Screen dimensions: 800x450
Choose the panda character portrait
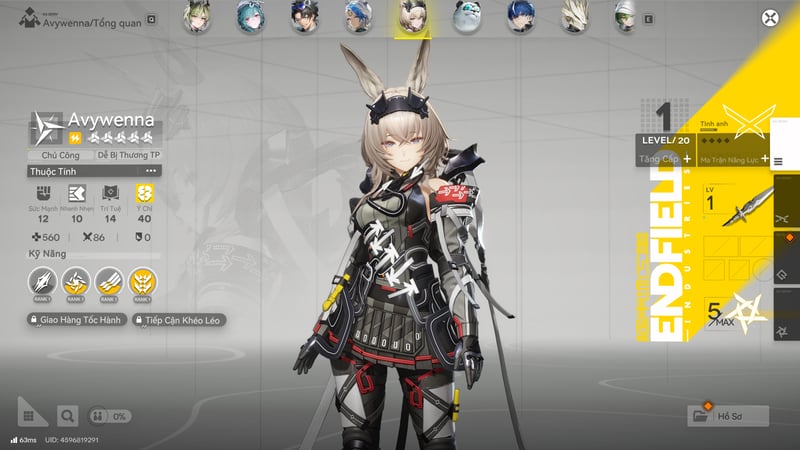tap(466, 16)
